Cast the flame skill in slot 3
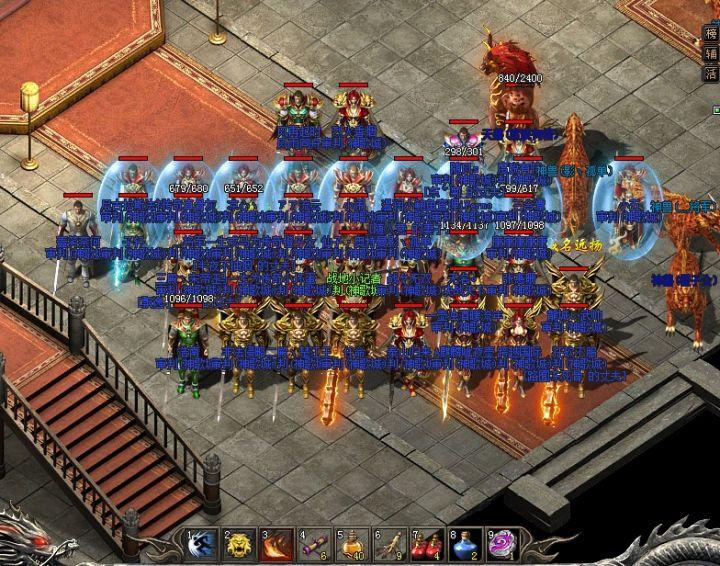The image size is (720, 566). pos(277,546)
